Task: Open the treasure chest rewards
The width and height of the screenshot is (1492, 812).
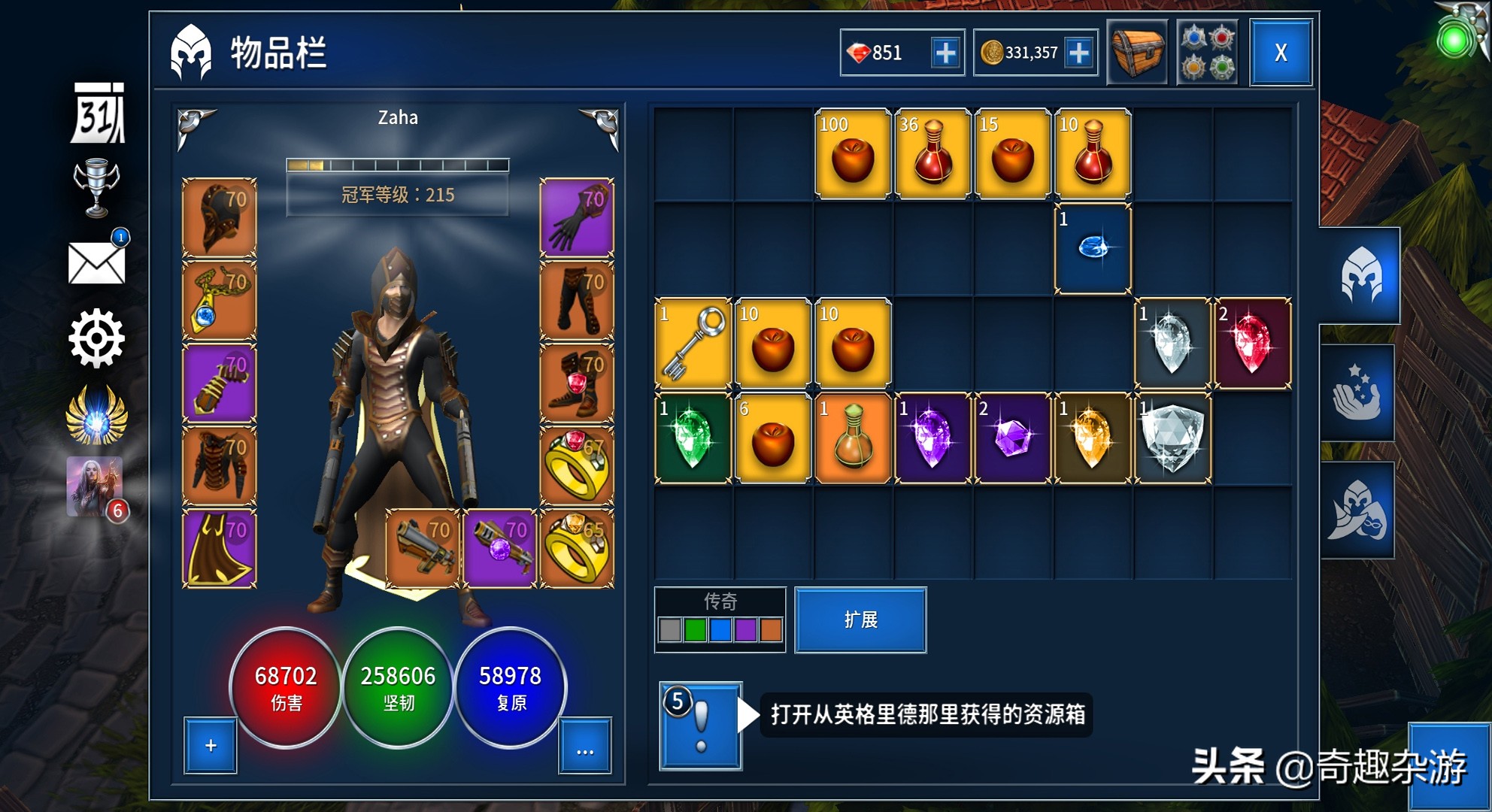Action: click(1138, 51)
